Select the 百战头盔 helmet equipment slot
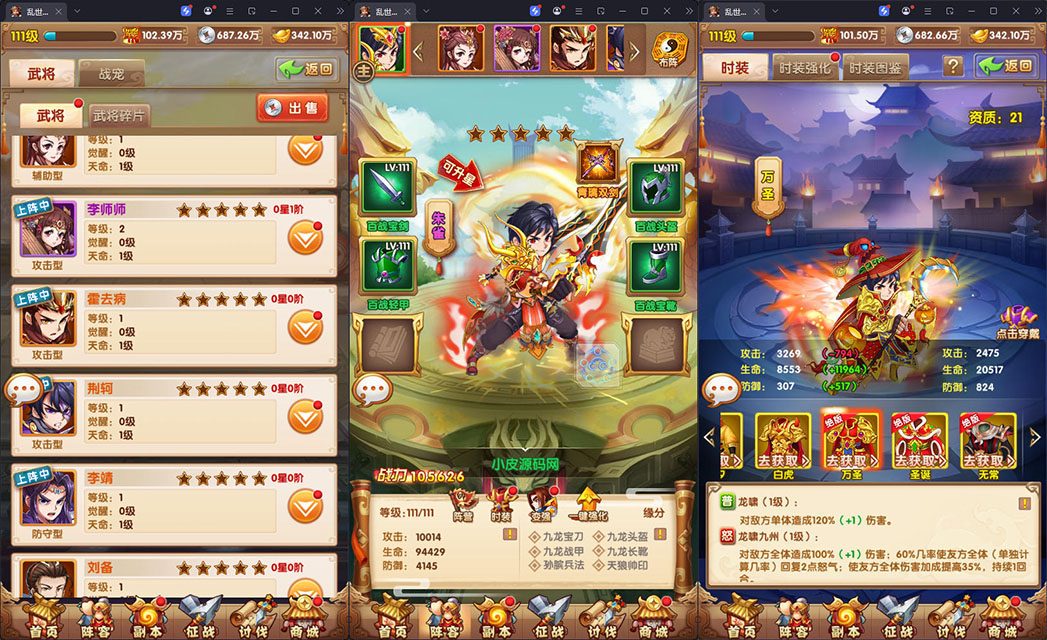 click(657, 190)
